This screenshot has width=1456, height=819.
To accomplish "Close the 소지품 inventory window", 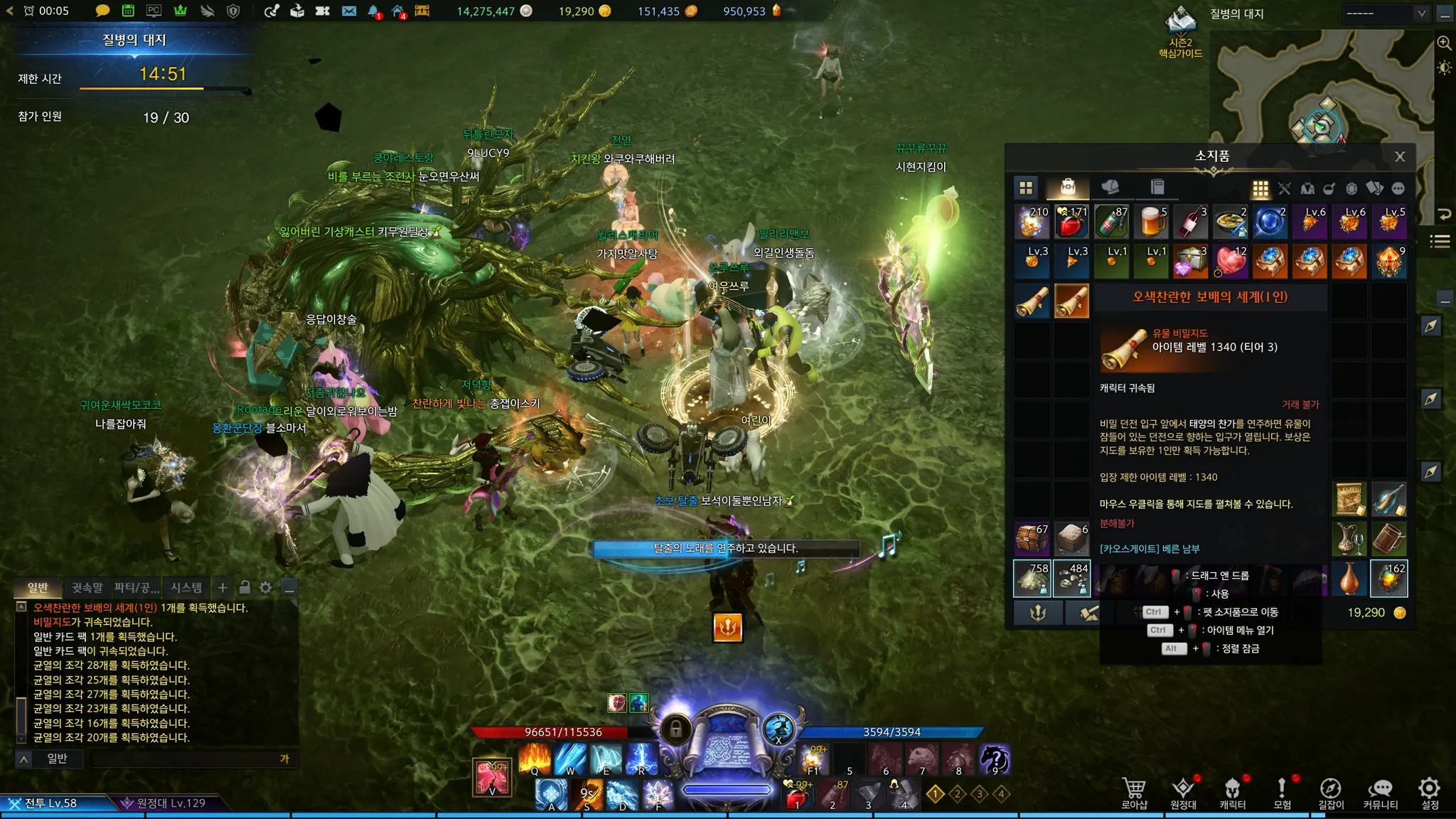I will [x=1399, y=156].
